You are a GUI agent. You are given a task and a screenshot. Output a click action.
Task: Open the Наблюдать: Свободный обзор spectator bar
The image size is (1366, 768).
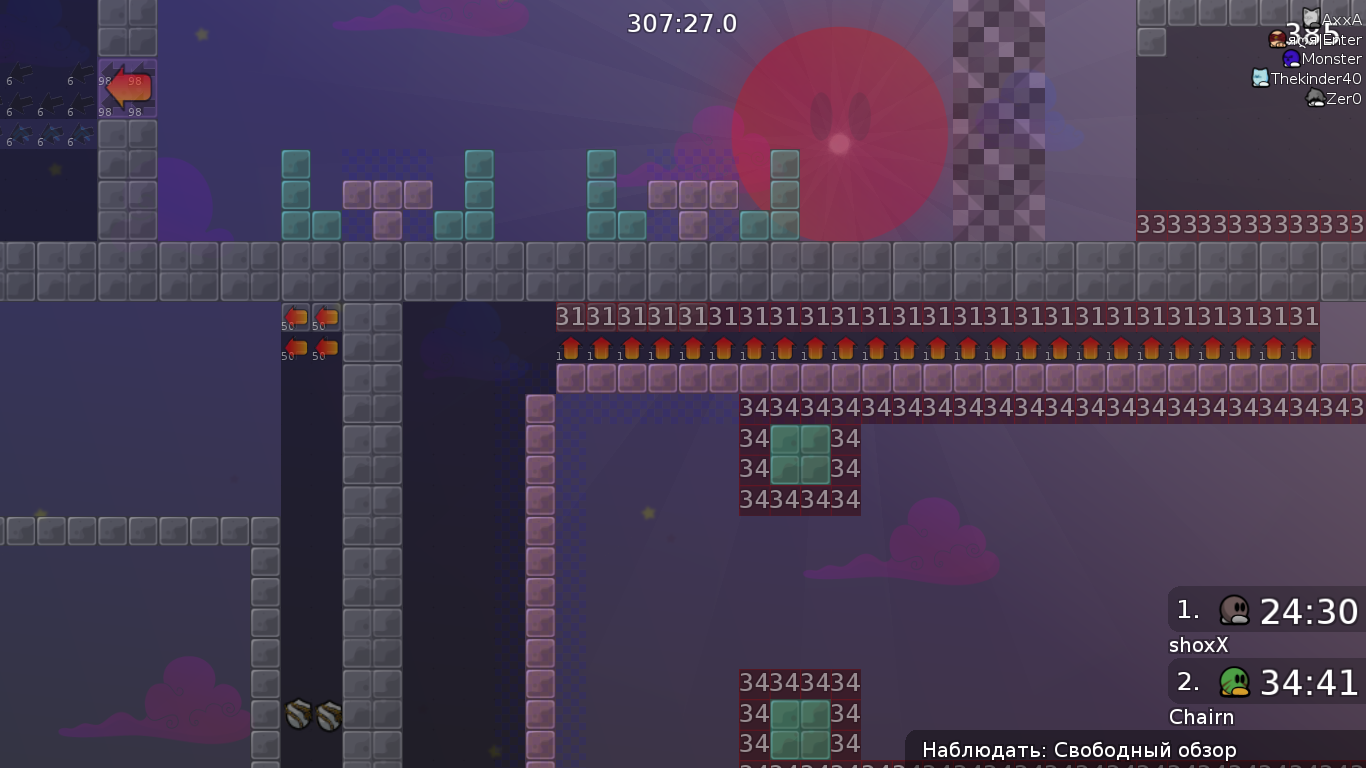(x=1080, y=749)
